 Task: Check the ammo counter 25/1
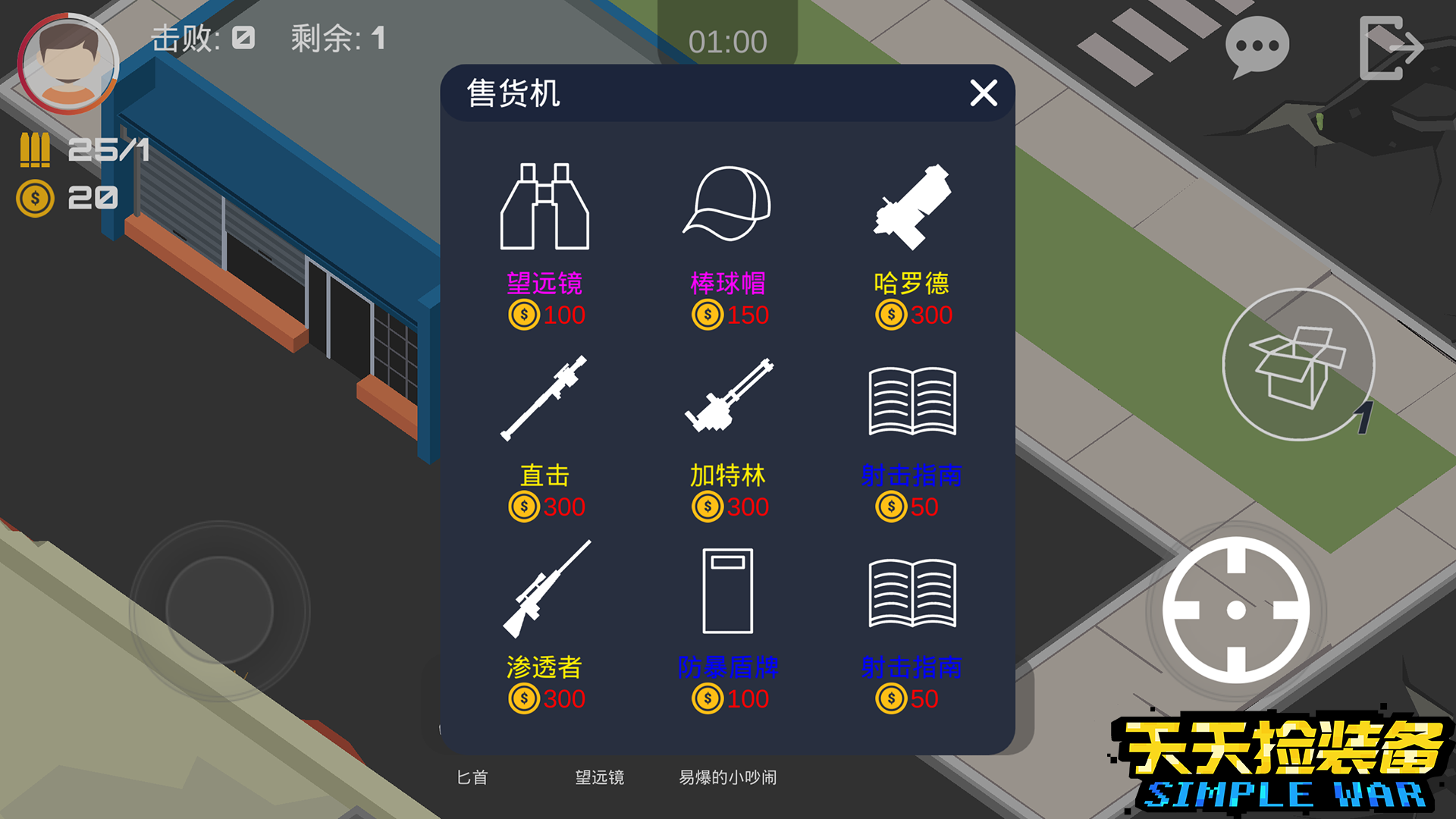click(91, 150)
